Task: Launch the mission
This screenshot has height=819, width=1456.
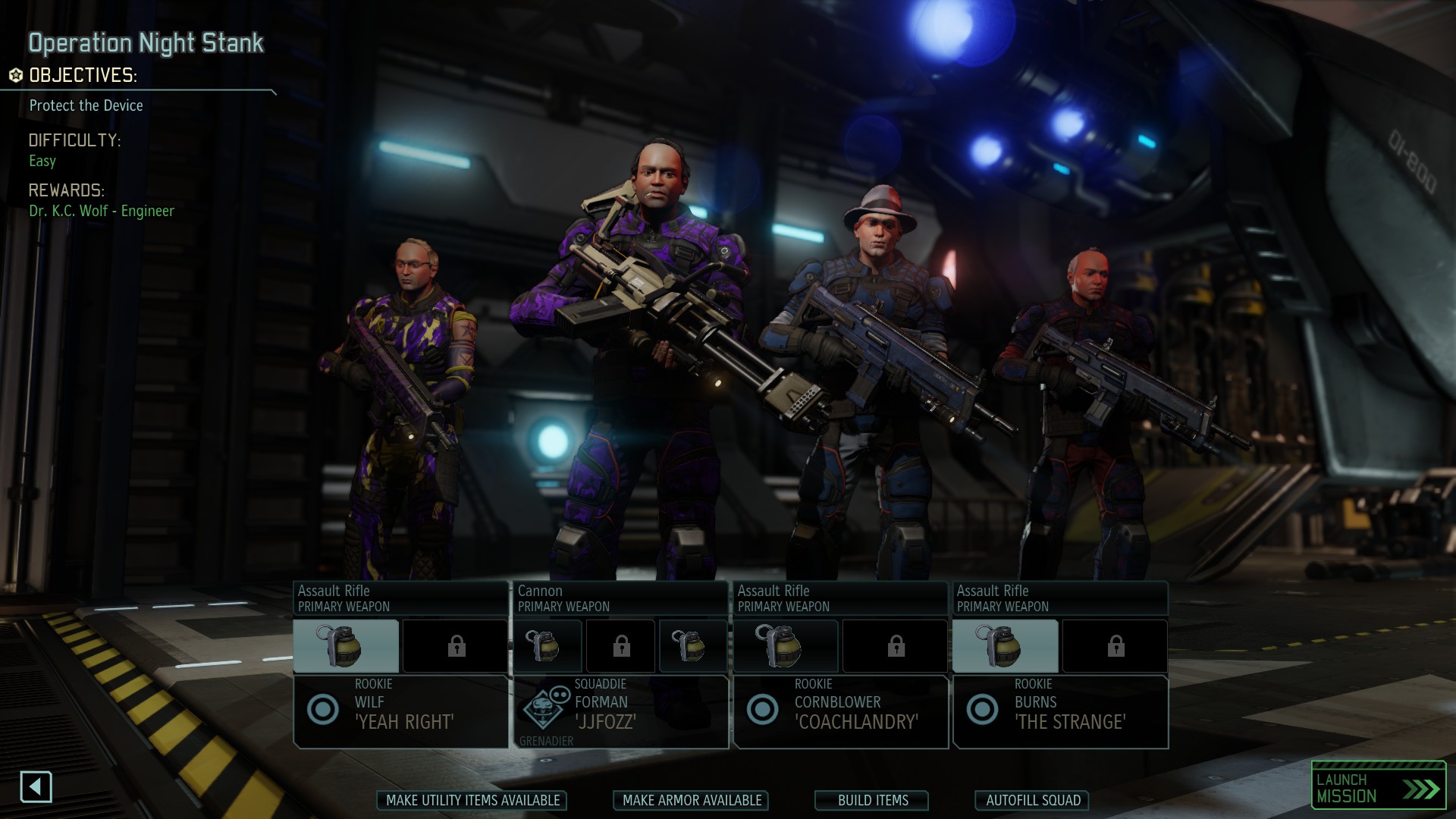Action: click(1378, 788)
